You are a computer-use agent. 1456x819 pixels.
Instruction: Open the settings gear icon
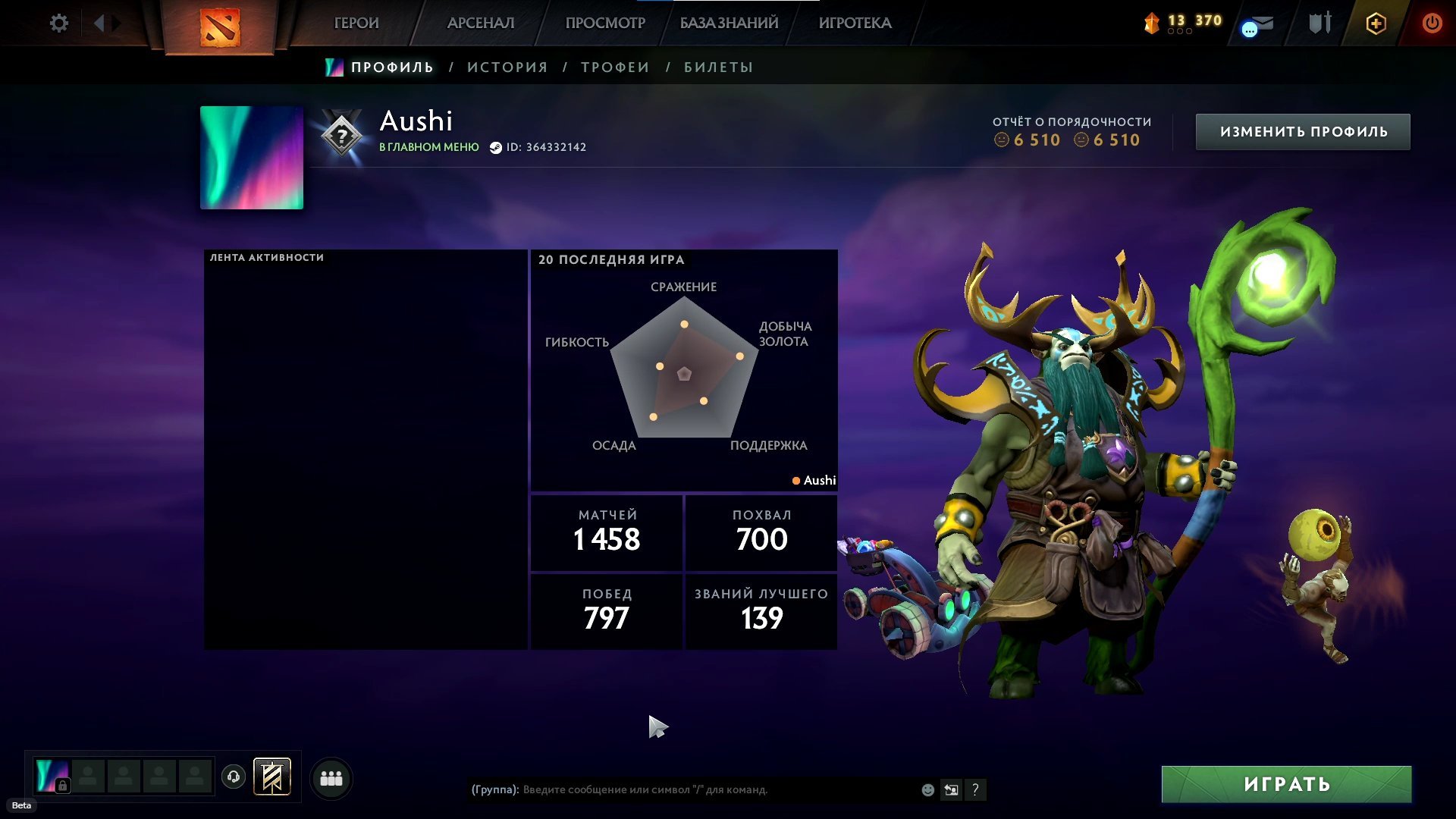point(58,23)
